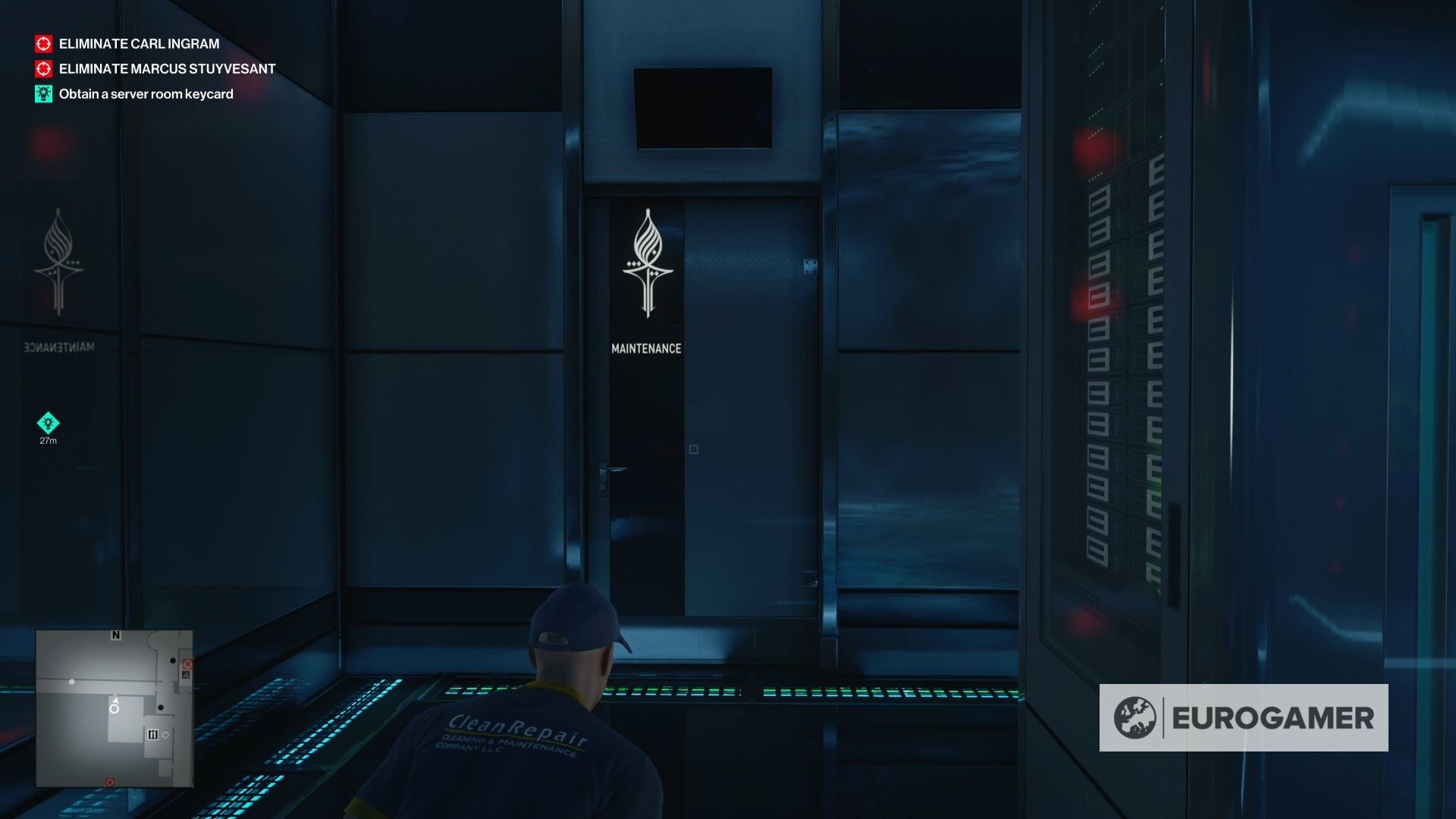Click the elevator icon on the minimap
The height and width of the screenshot is (819, 1456).
(153, 734)
